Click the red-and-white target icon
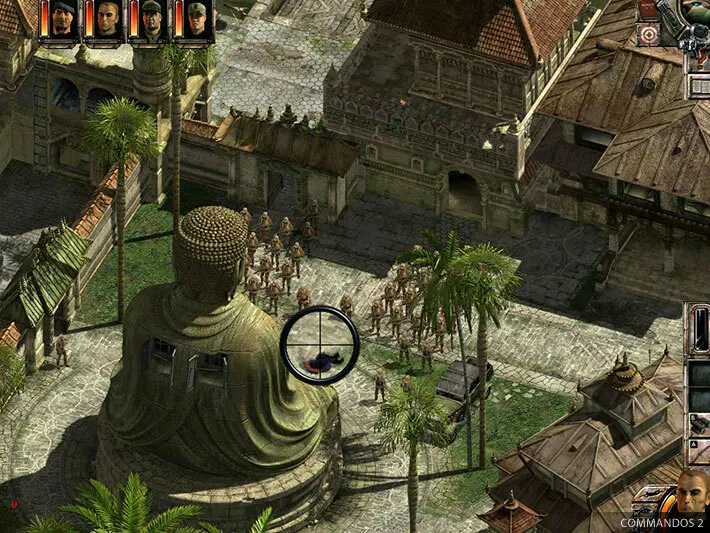Viewport: 710px width, 533px height. pos(650,36)
